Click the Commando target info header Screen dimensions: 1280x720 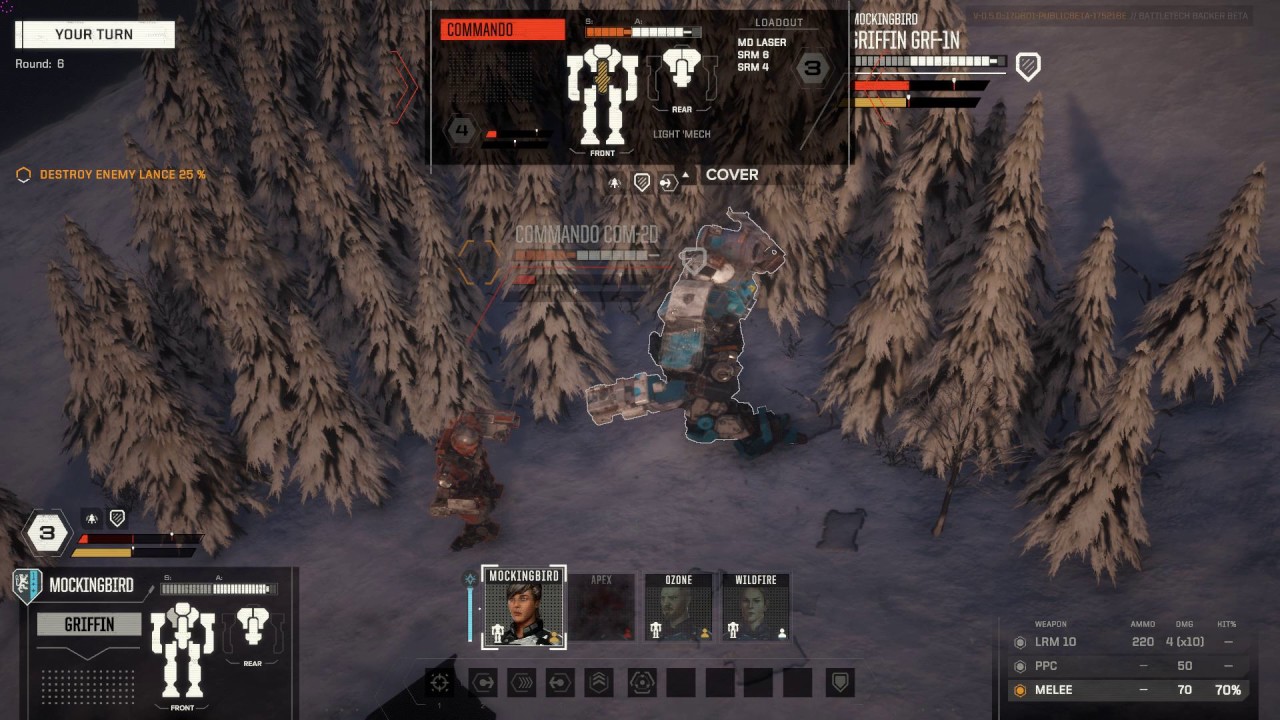point(503,30)
